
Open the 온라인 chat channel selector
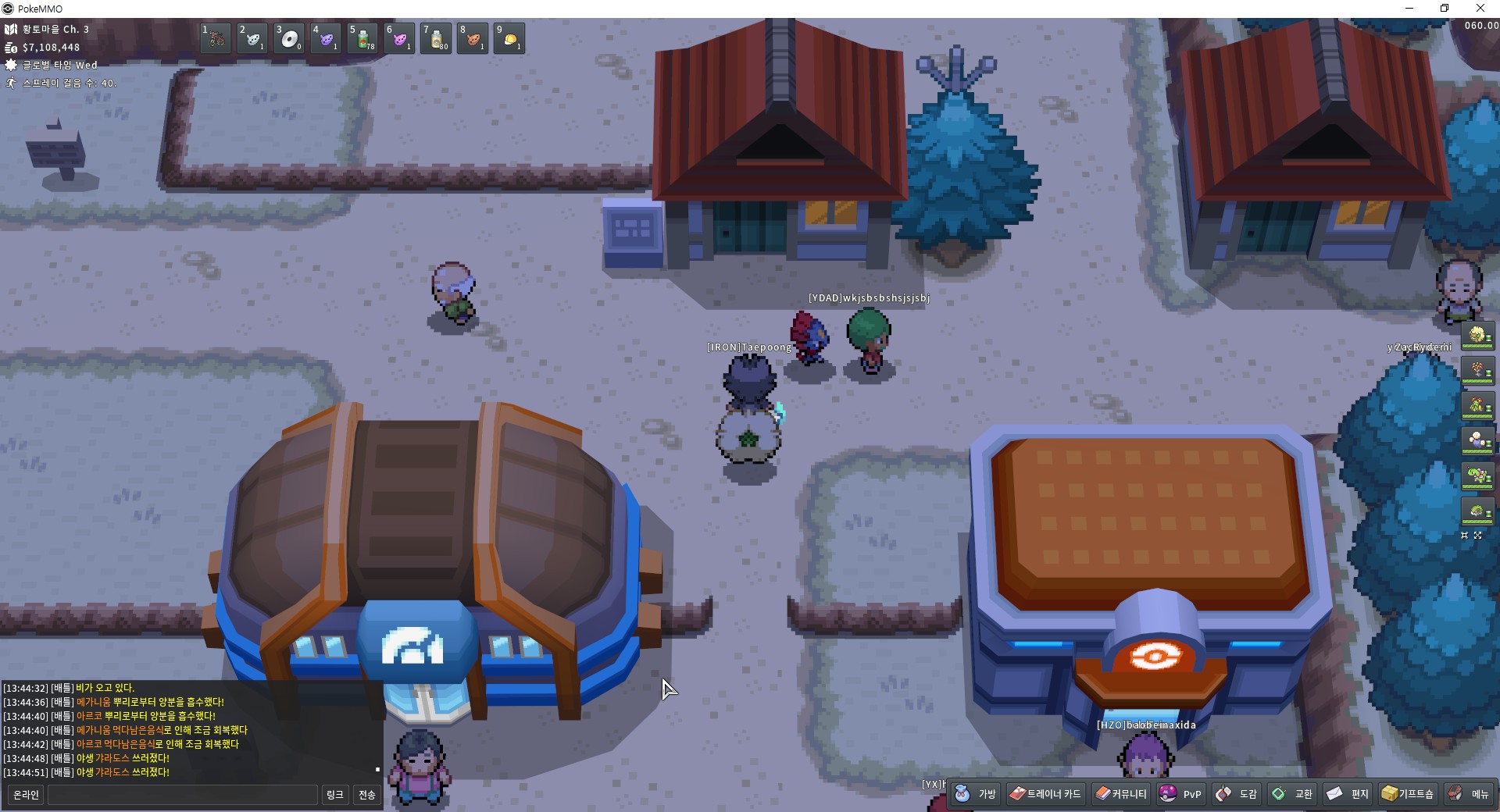[x=26, y=795]
